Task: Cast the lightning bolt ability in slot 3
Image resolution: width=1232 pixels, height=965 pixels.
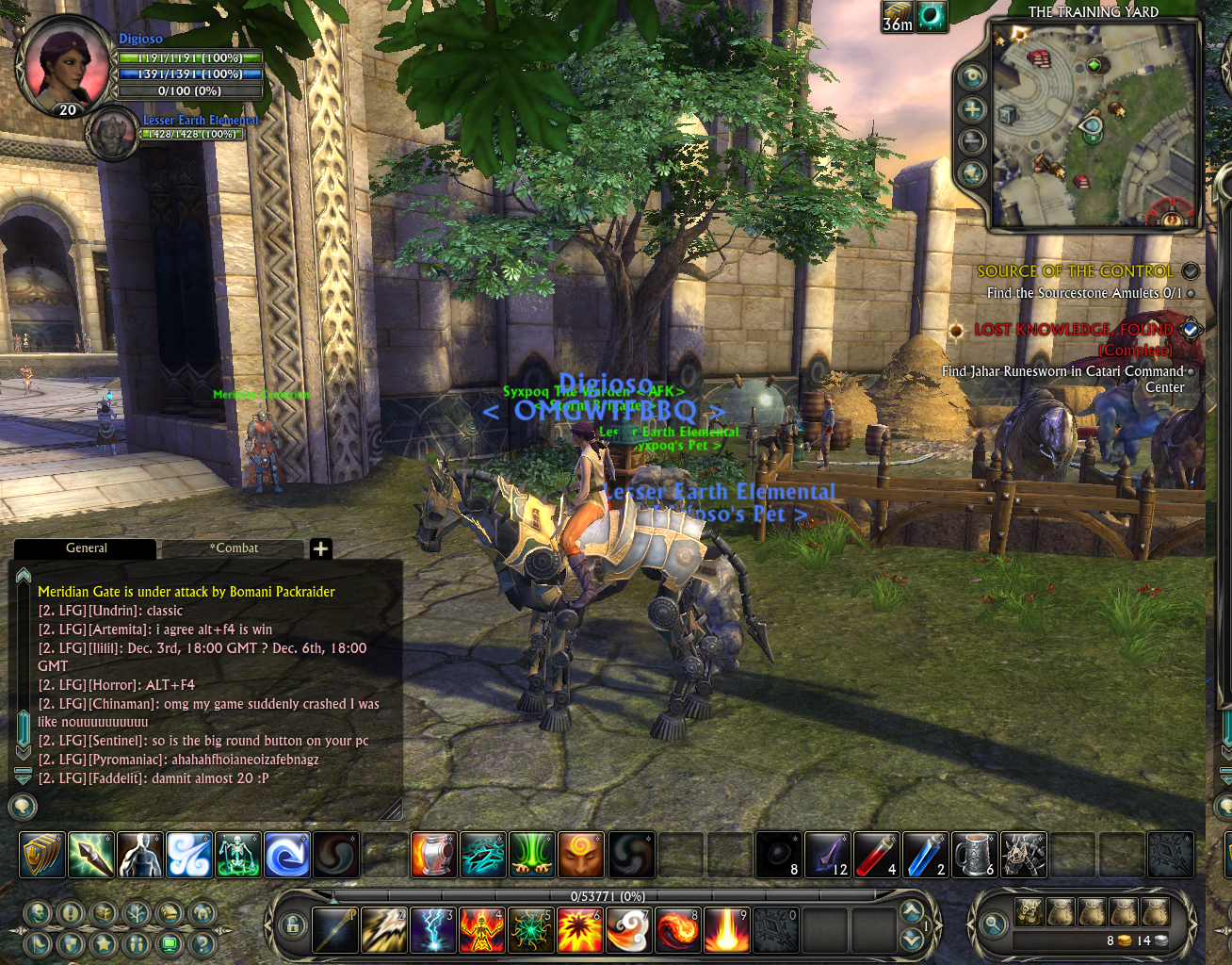Action: (433, 930)
